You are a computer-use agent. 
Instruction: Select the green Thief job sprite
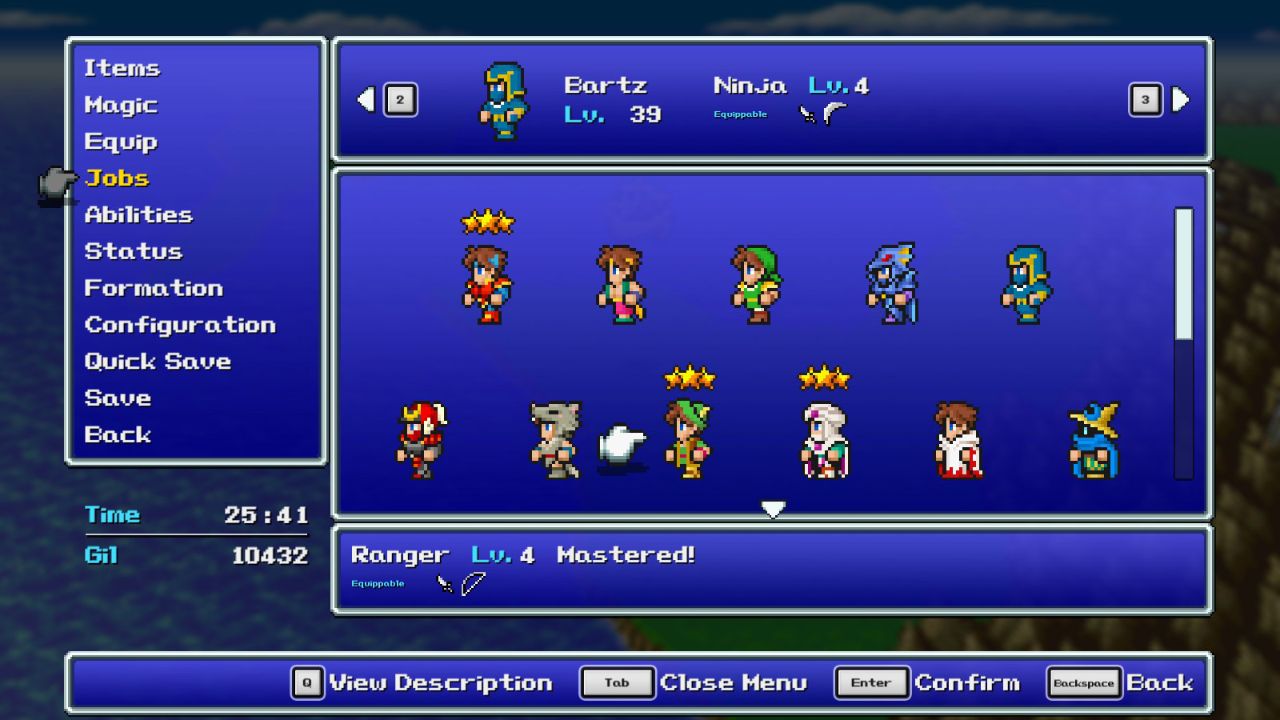pyautogui.click(x=756, y=285)
